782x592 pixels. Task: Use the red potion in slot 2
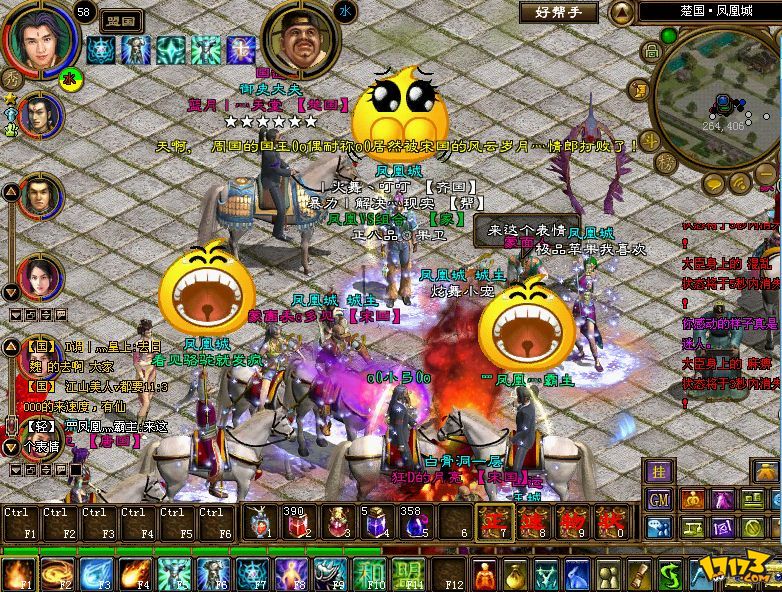point(297,521)
